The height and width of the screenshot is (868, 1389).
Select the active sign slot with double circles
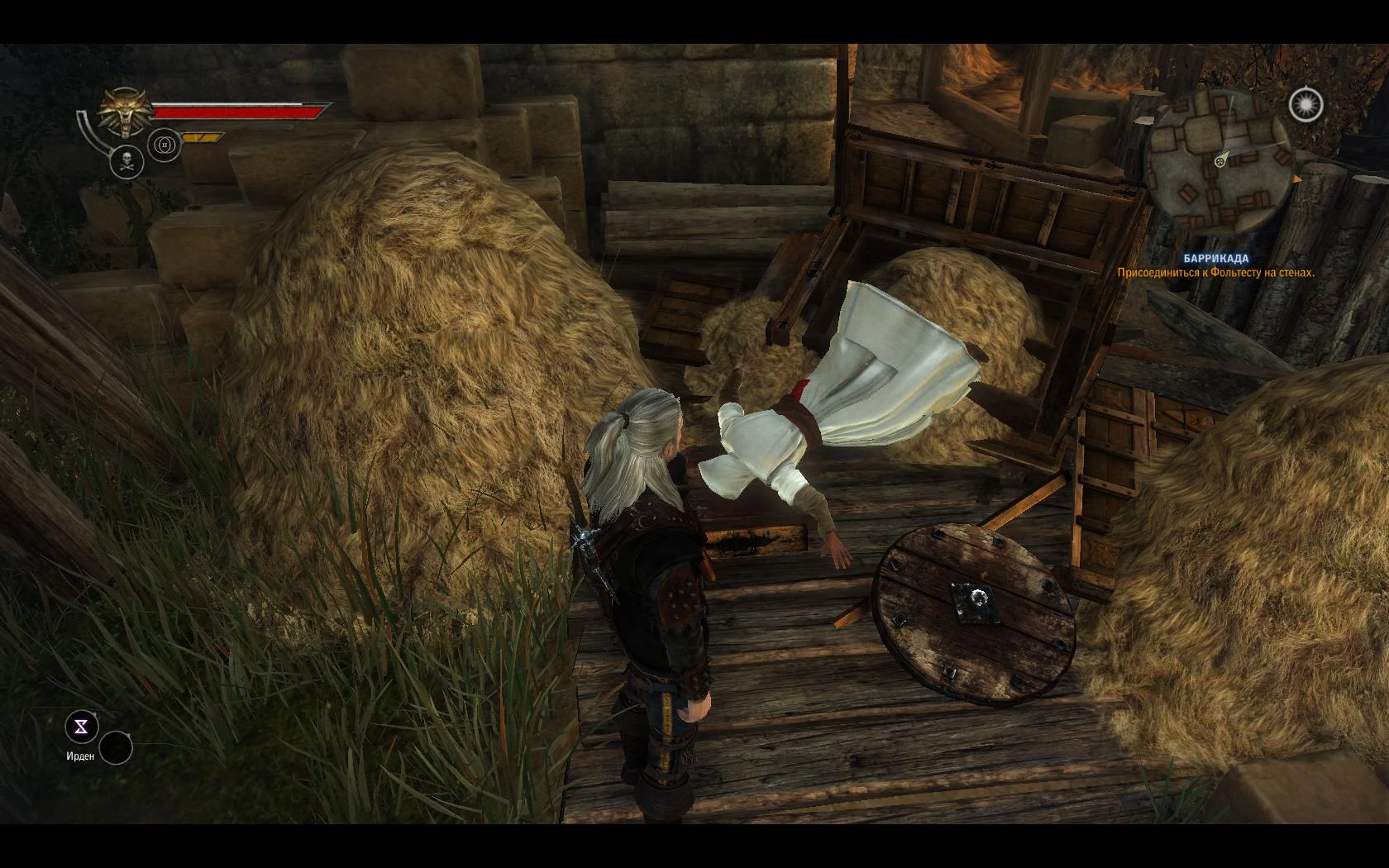[164, 145]
